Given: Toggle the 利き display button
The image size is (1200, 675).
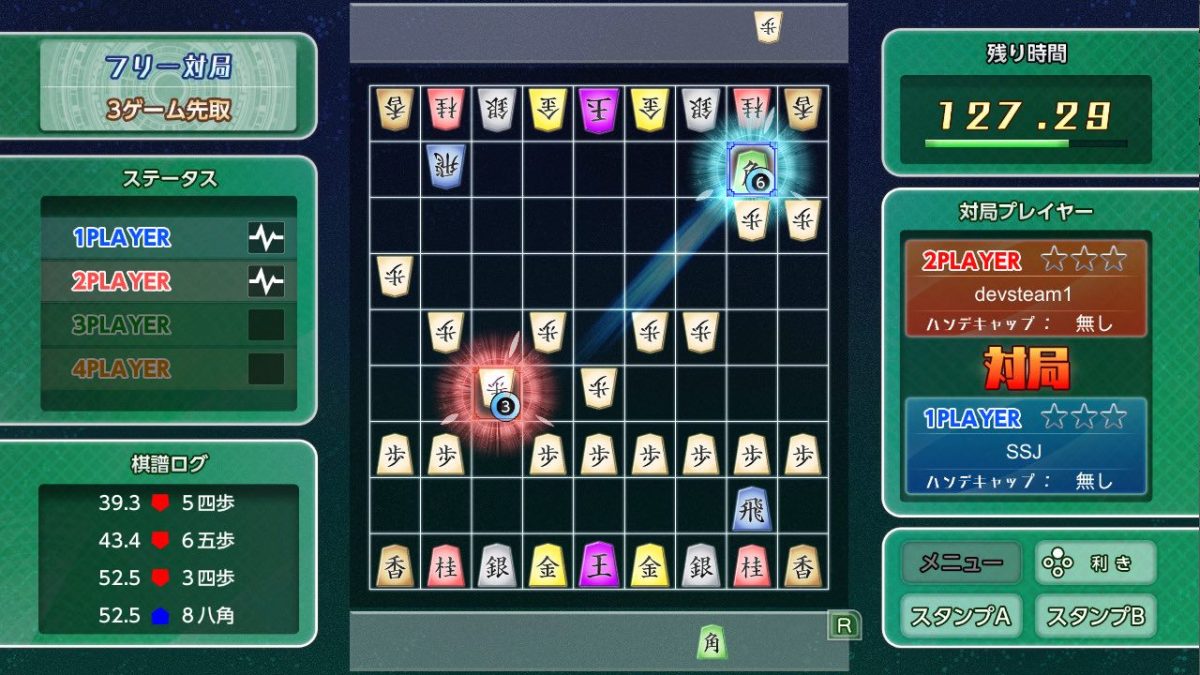Looking at the screenshot, I should point(1095,563).
